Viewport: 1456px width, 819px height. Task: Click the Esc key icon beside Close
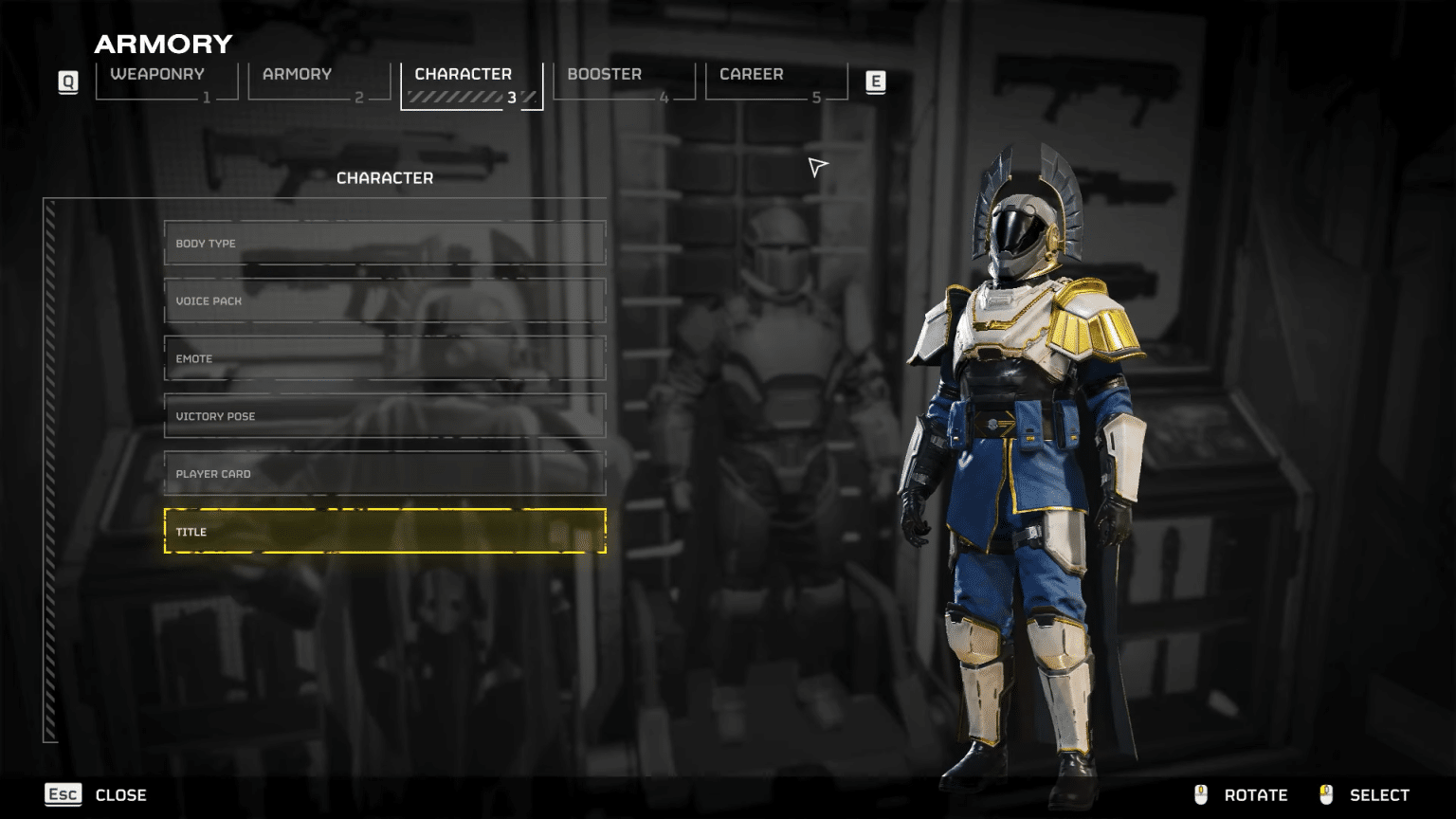[x=63, y=794]
